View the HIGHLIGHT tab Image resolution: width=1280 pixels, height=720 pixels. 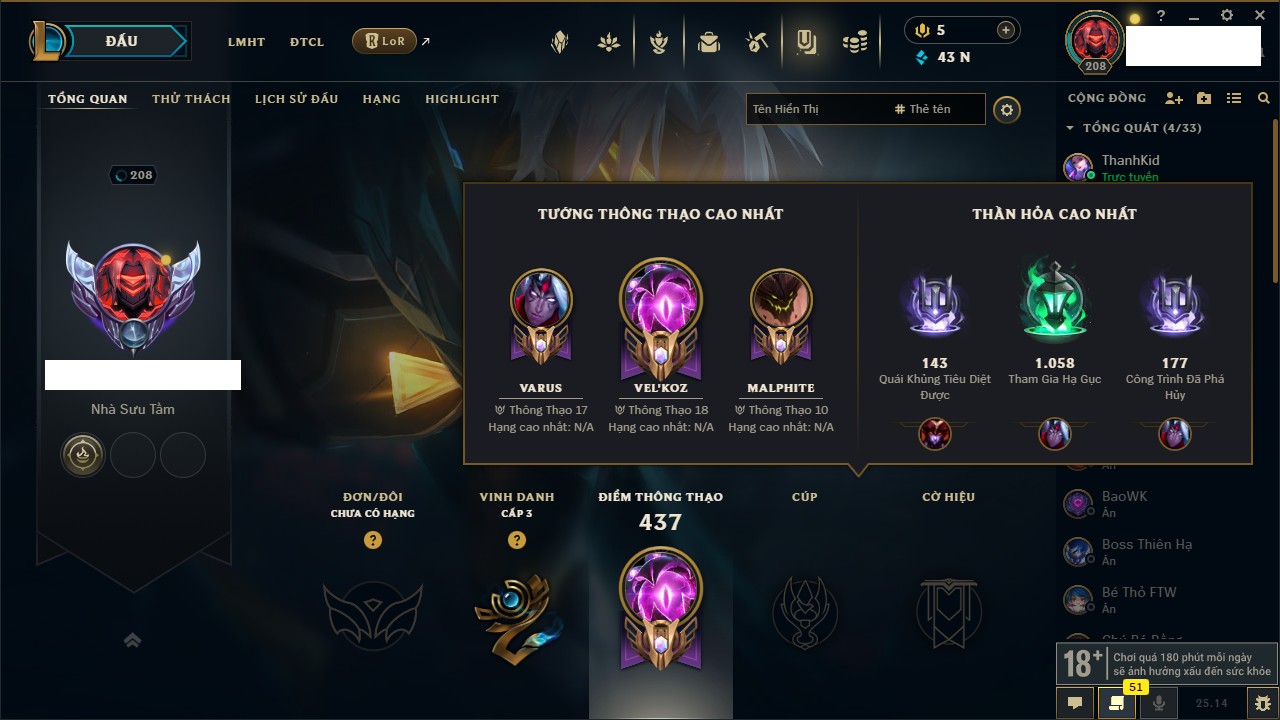(x=461, y=99)
